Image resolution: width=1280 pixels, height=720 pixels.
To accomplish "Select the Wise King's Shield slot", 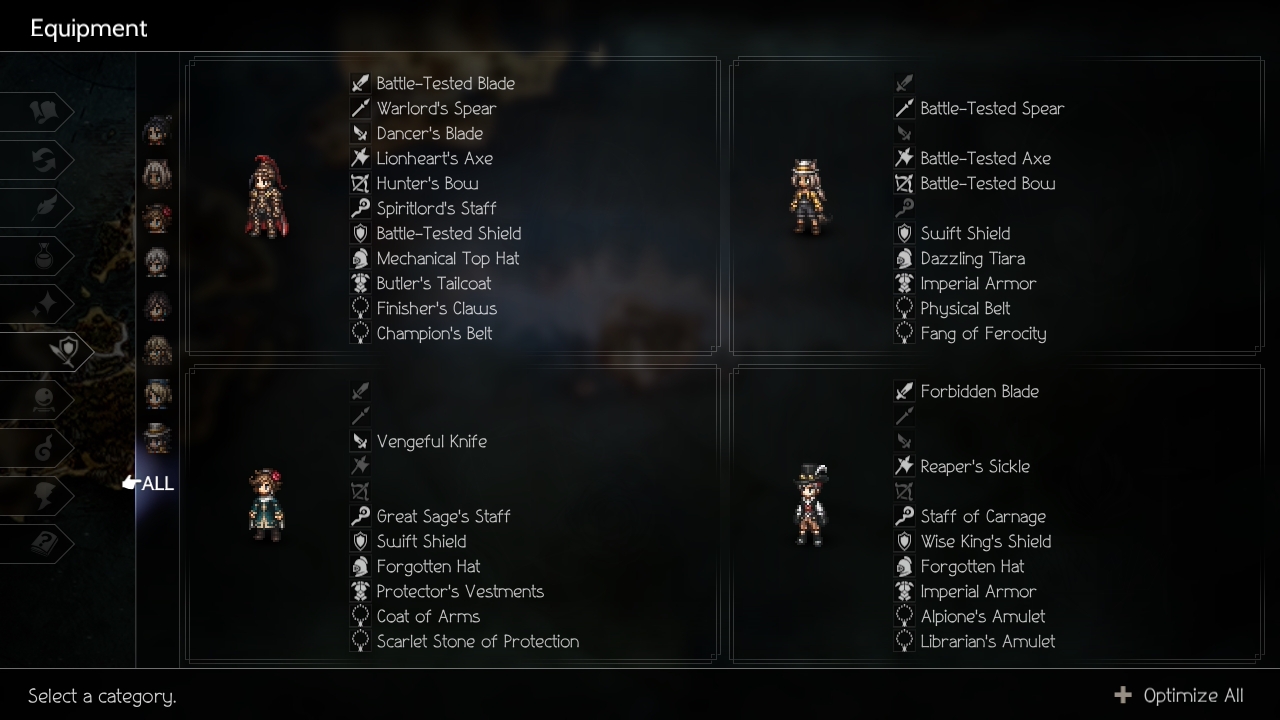I will [x=985, y=542].
